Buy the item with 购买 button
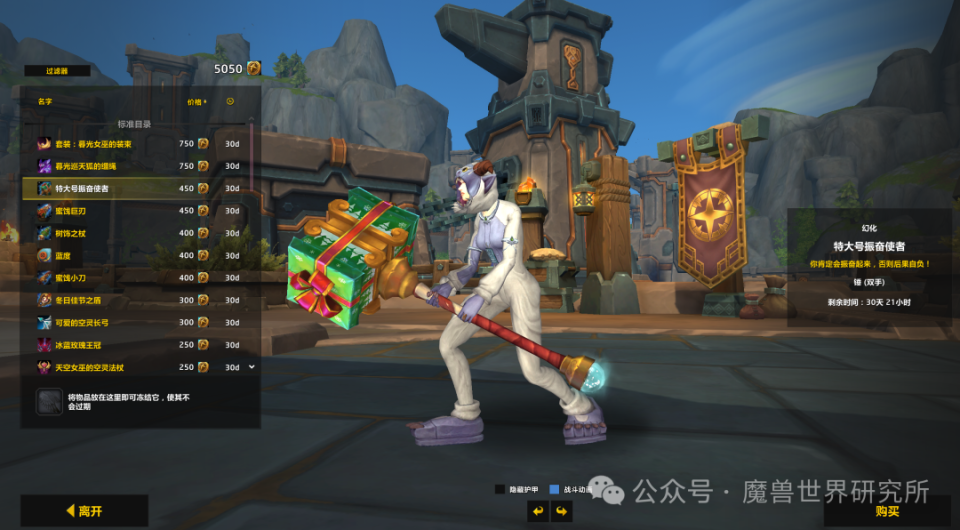The width and height of the screenshot is (960, 530). [887, 511]
